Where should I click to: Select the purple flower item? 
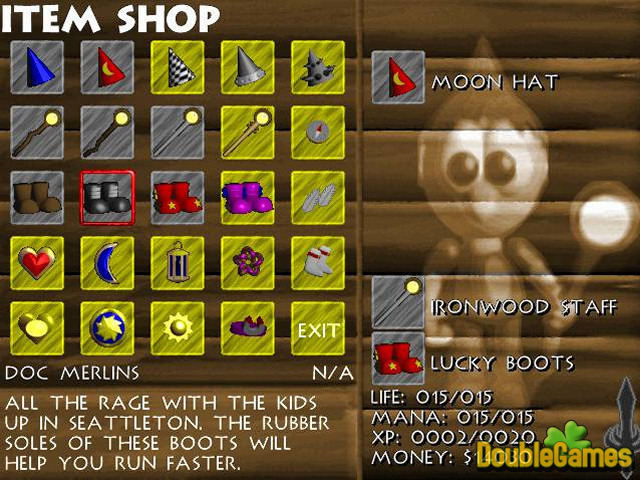tap(247, 263)
